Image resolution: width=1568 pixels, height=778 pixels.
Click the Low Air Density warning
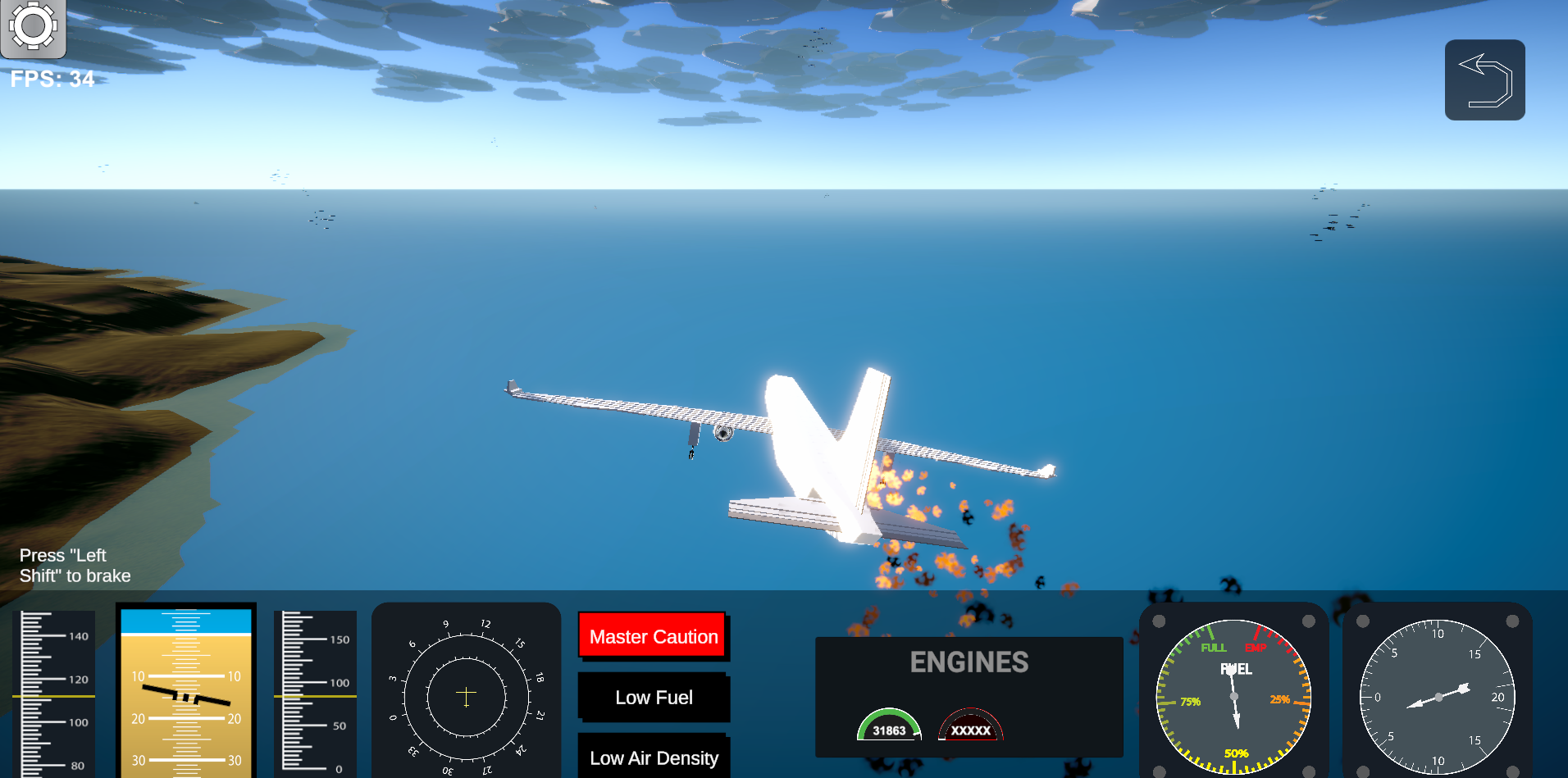click(654, 758)
